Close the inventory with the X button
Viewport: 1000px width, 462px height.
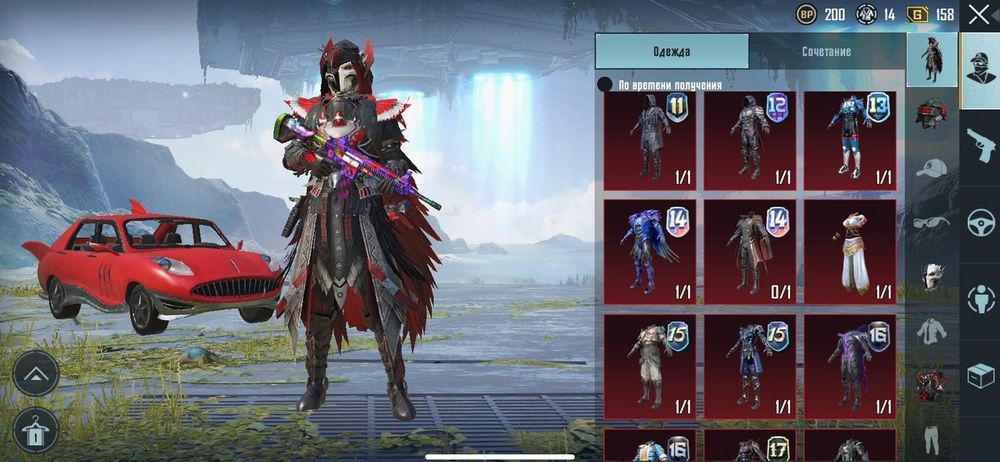(977, 14)
